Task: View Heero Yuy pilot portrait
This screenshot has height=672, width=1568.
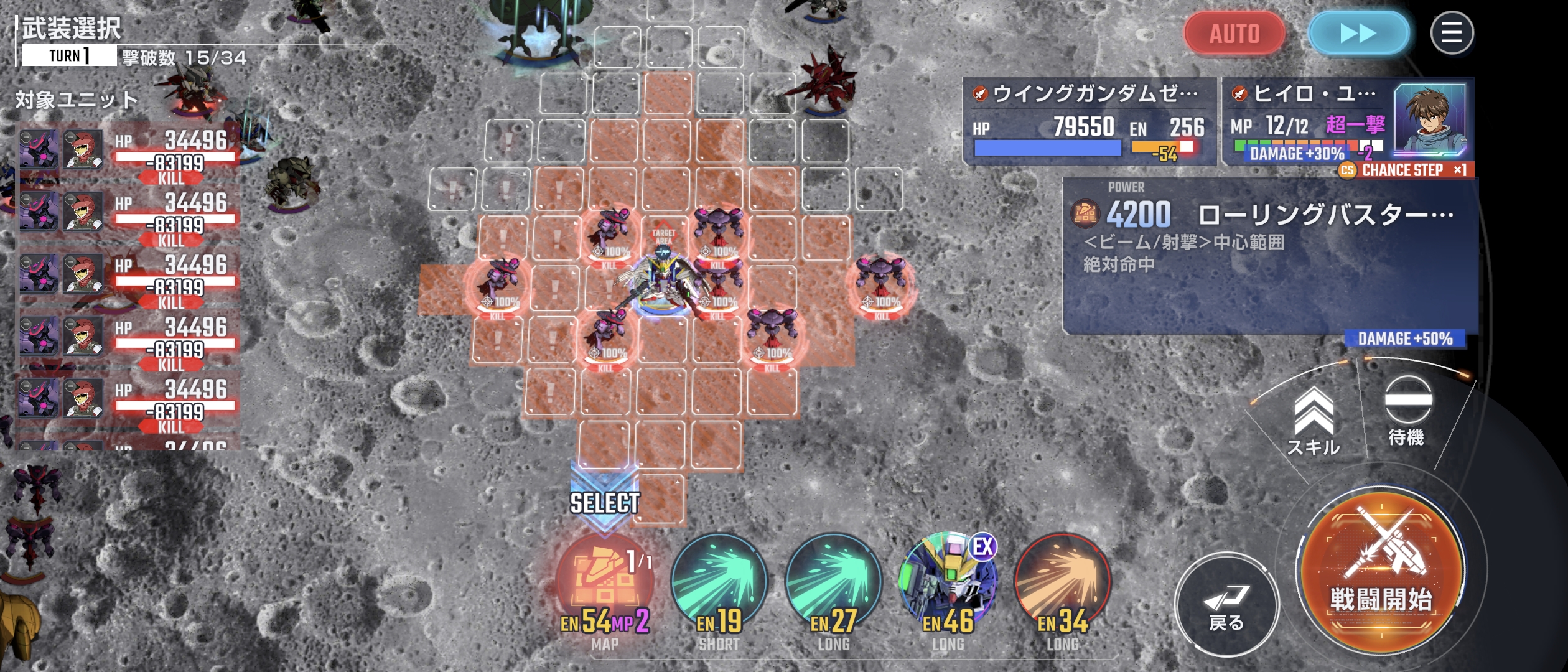Action: (x=1429, y=119)
